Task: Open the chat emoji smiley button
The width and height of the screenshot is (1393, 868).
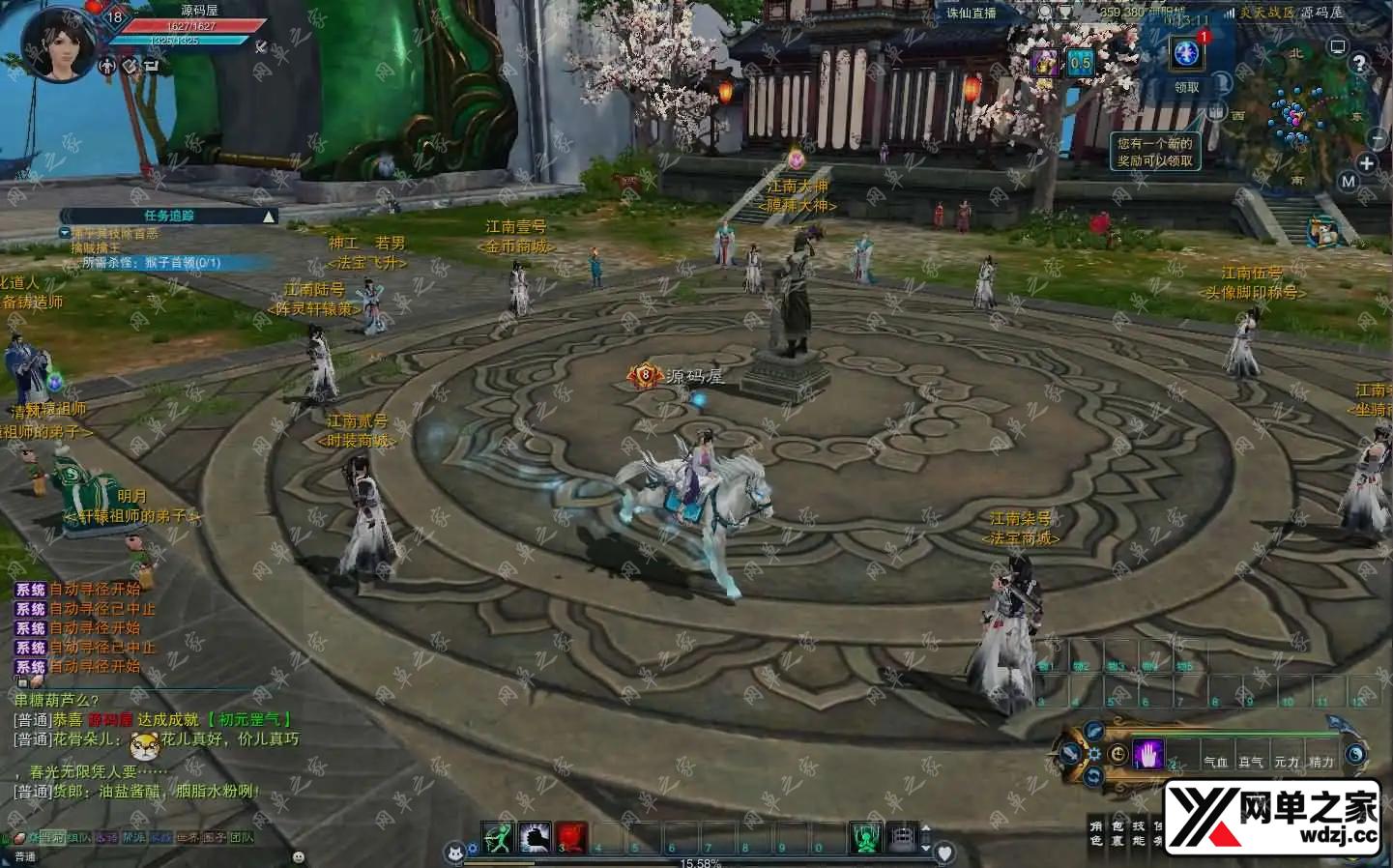Action: click(x=298, y=856)
